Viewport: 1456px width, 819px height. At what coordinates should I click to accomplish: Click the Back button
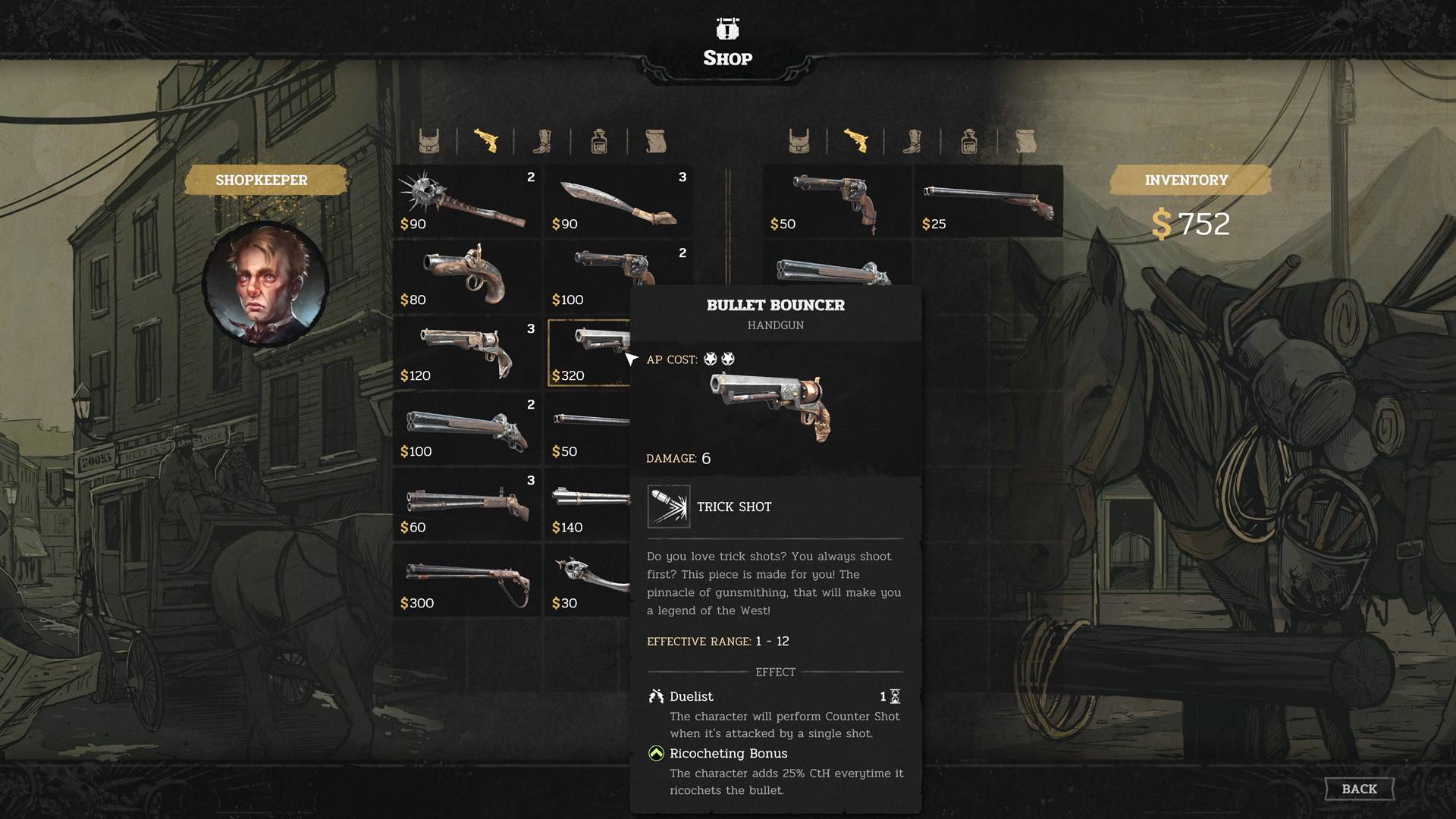(x=1359, y=788)
